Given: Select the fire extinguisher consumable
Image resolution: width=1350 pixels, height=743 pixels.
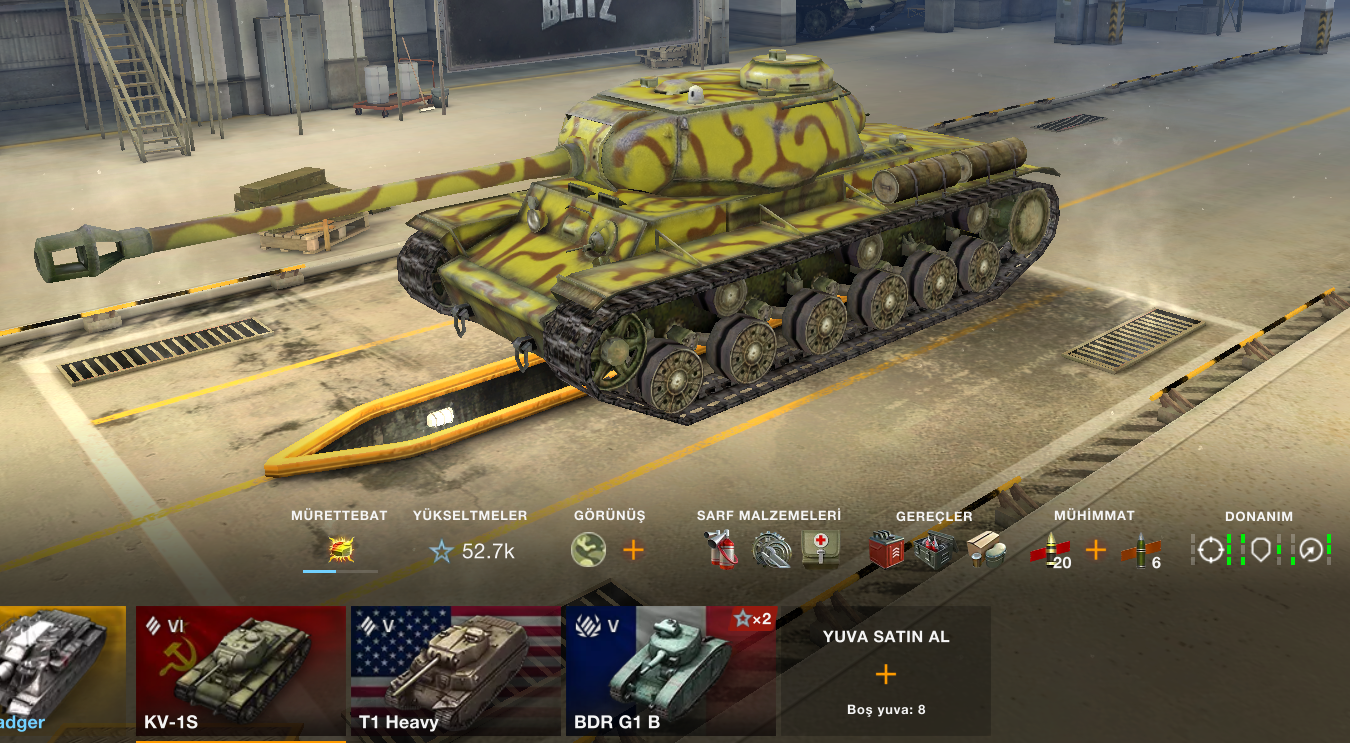Looking at the screenshot, I should pos(722,549).
